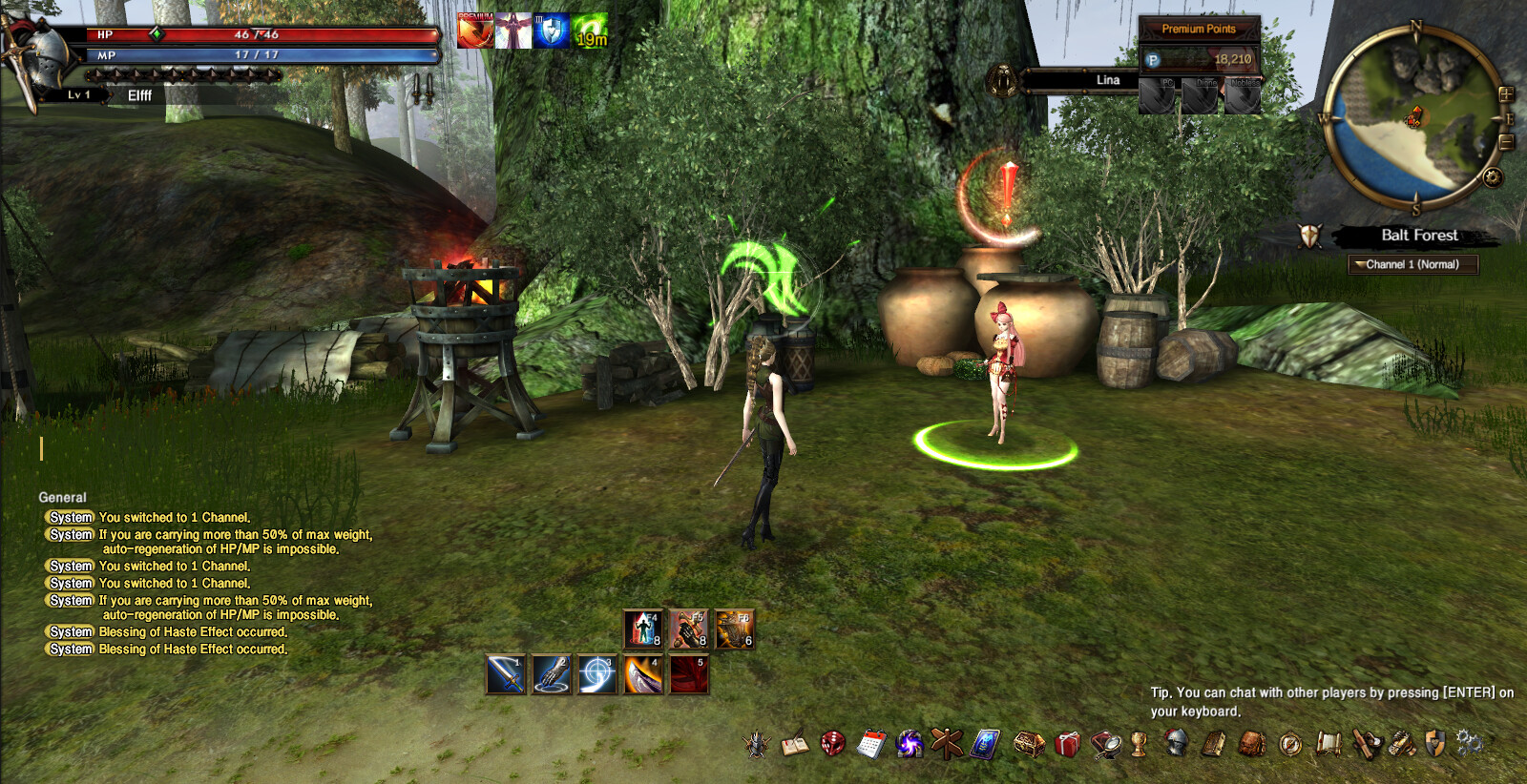Image resolution: width=1527 pixels, height=784 pixels.
Task: Open the compass icon near the scrolls
Action: click(1291, 742)
